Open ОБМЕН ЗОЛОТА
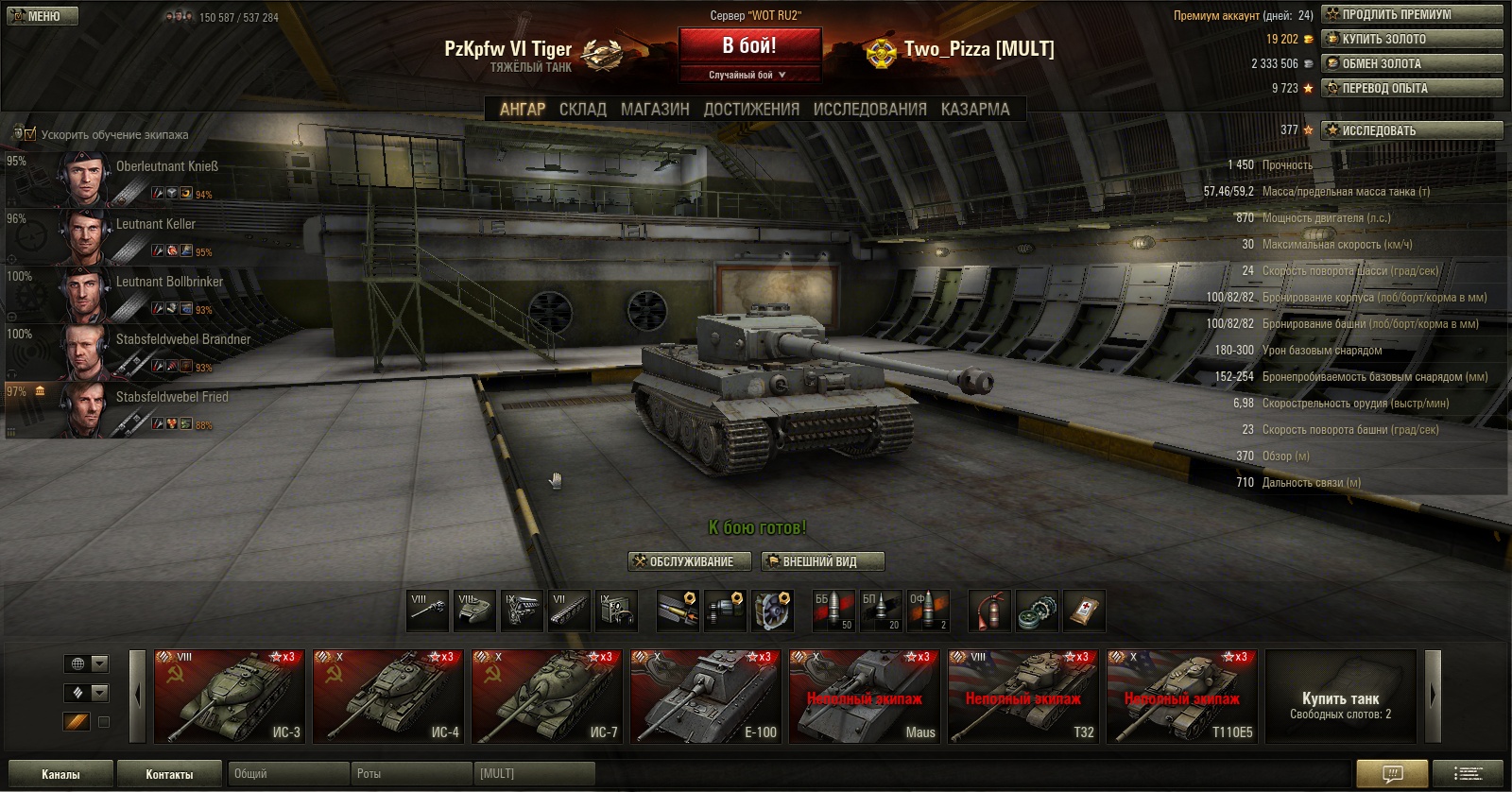Viewport: 1512px width, 792px height. [x=1412, y=63]
